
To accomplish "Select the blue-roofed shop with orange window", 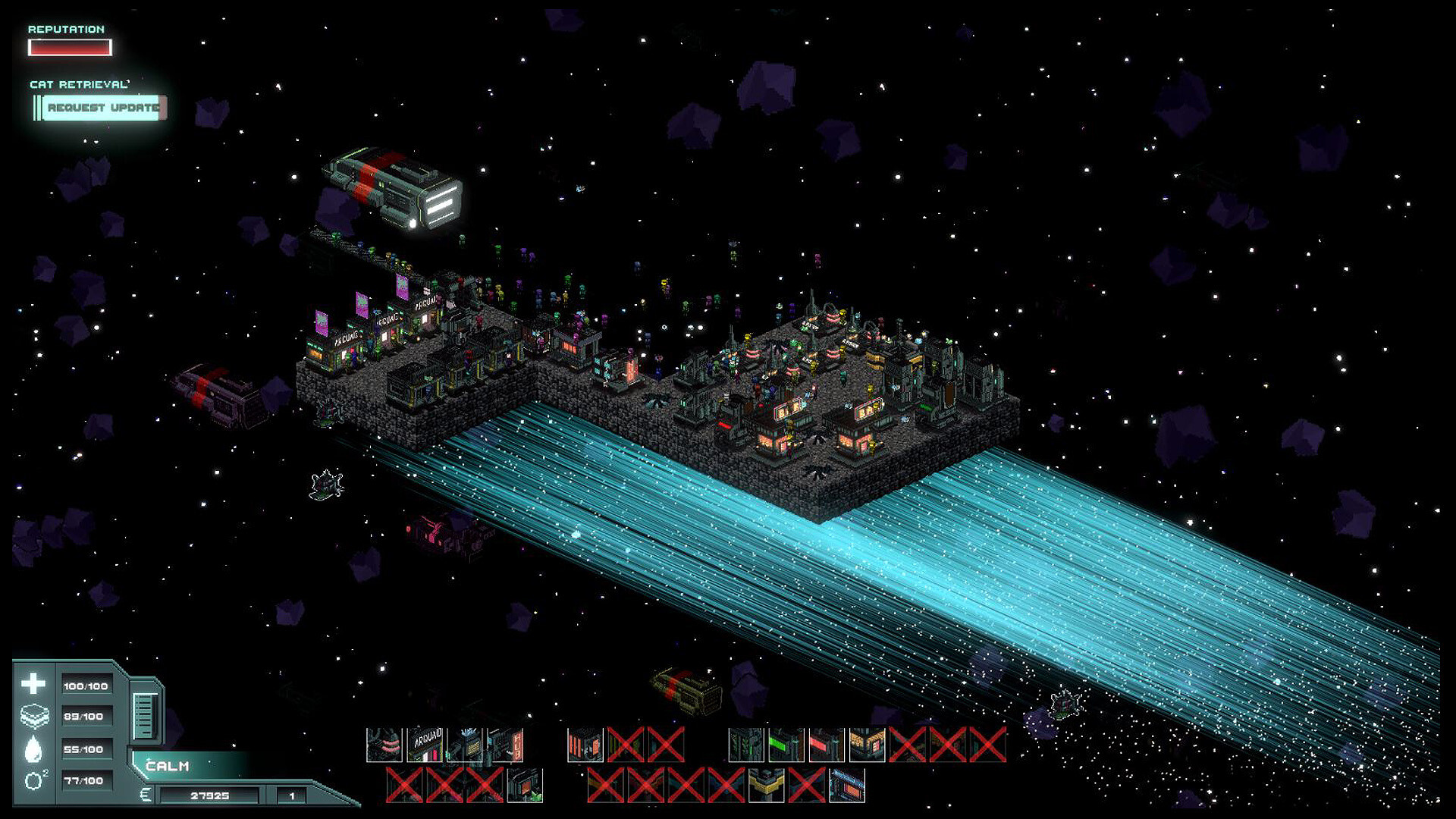I will click(846, 785).
